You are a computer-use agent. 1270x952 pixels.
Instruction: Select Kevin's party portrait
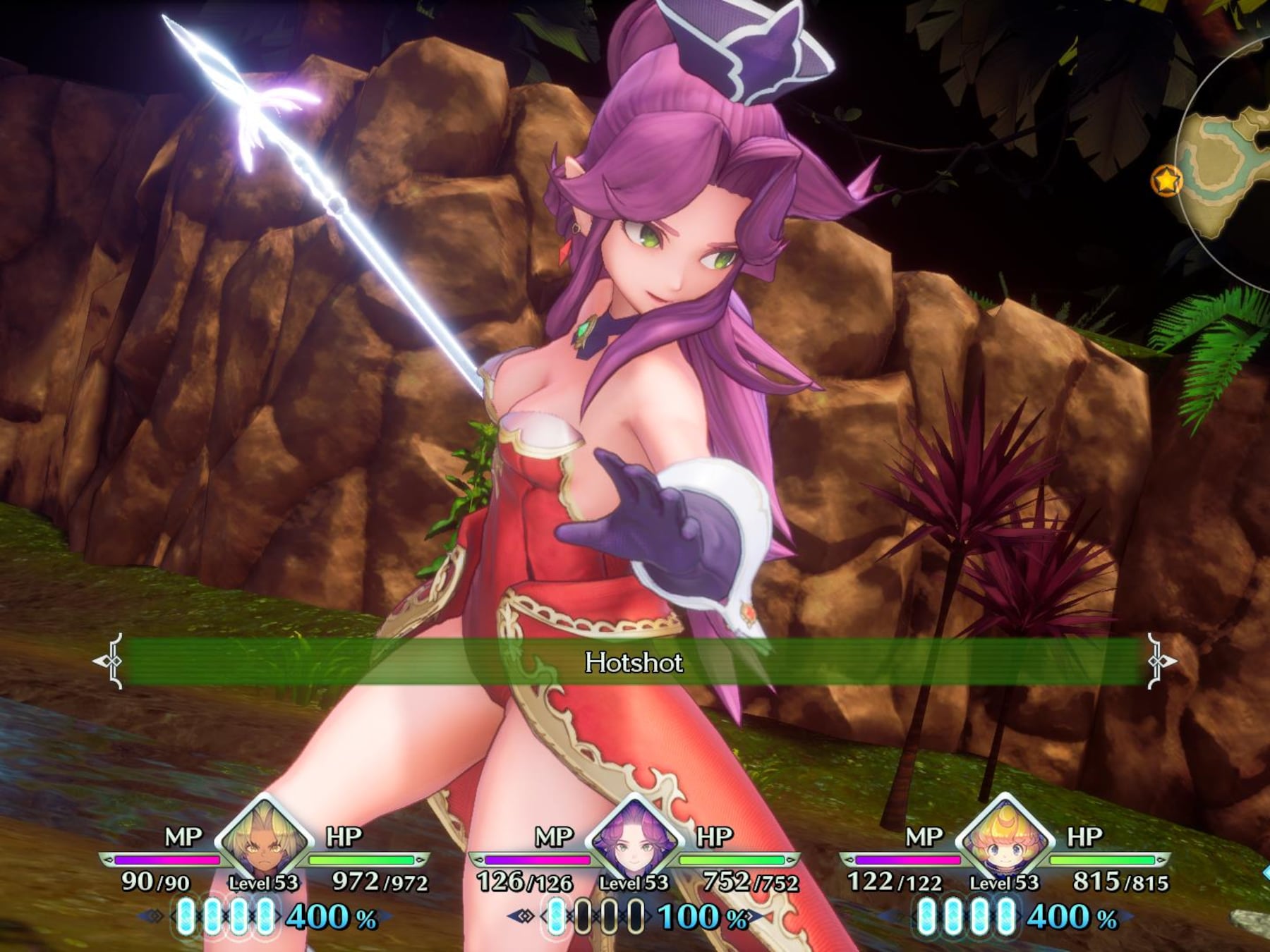click(x=264, y=841)
